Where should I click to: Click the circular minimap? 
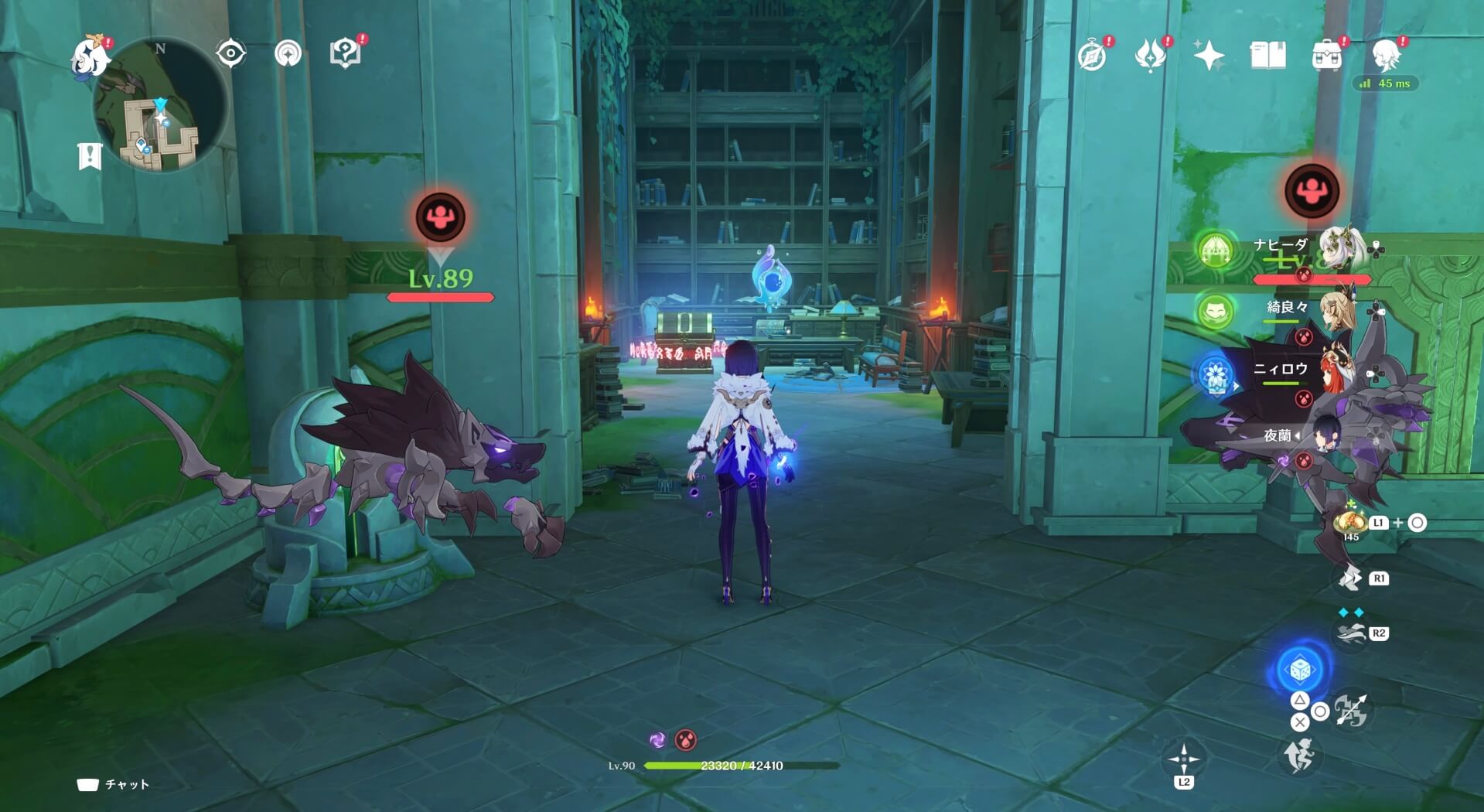(x=161, y=106)
